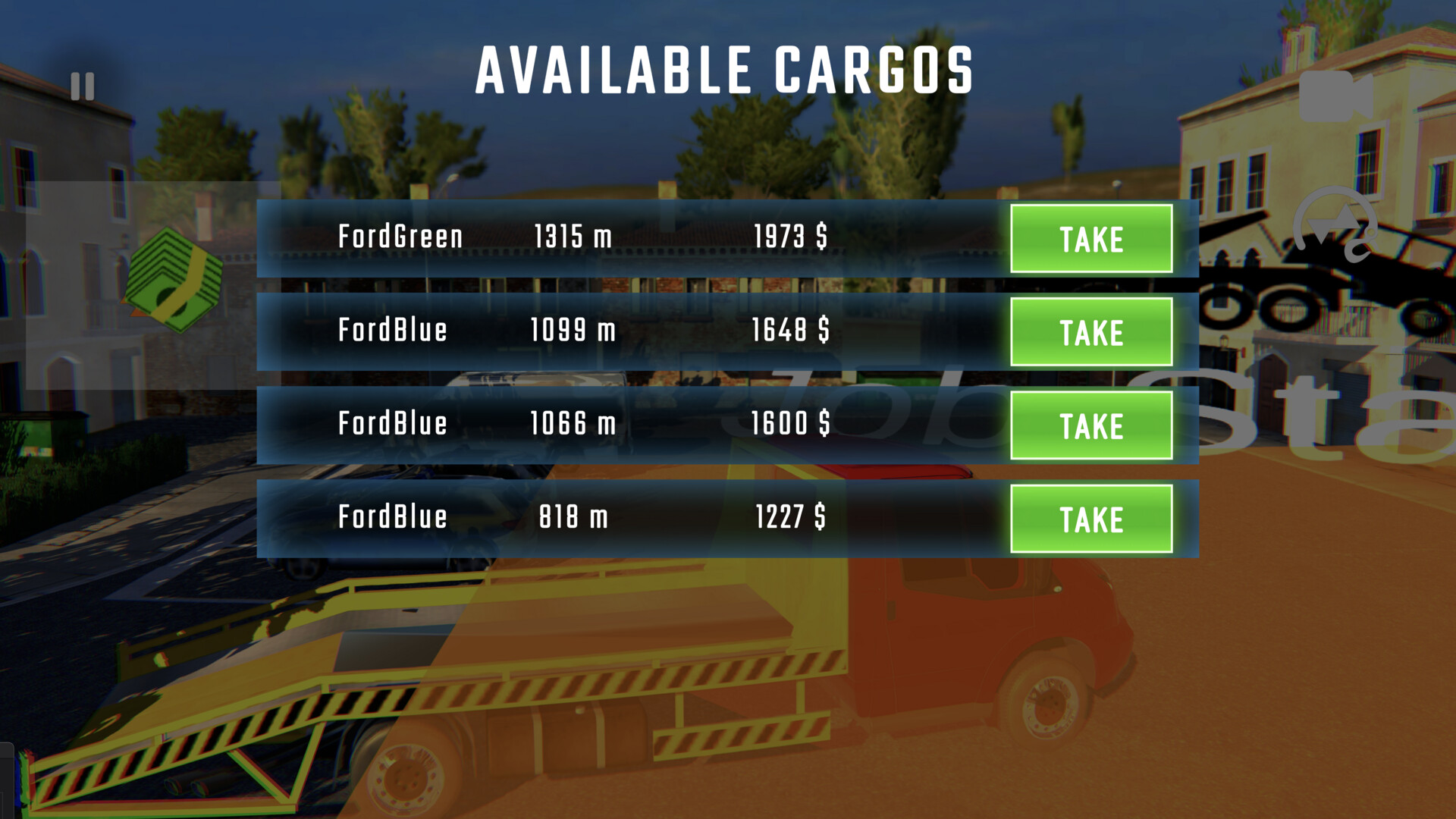This screenshot has width=1456, height=819.
Task: Click the 1227 $ reward text
Action: (792, 518)
